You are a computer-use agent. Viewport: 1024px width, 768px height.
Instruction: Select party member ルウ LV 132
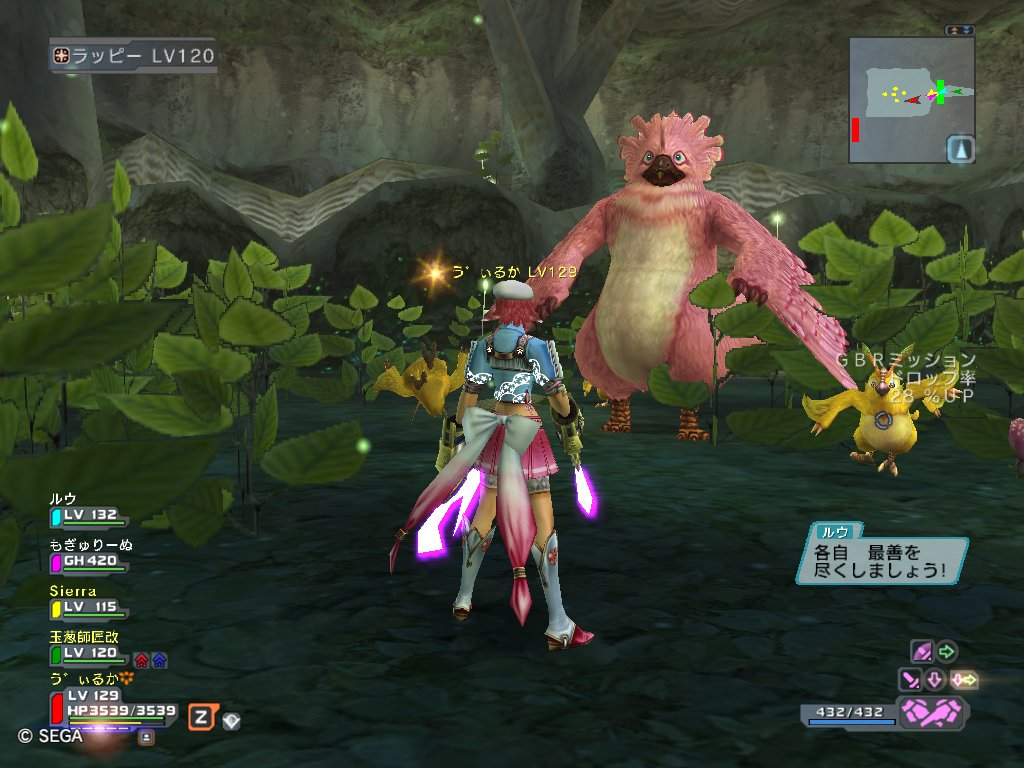tap(88, 515)
